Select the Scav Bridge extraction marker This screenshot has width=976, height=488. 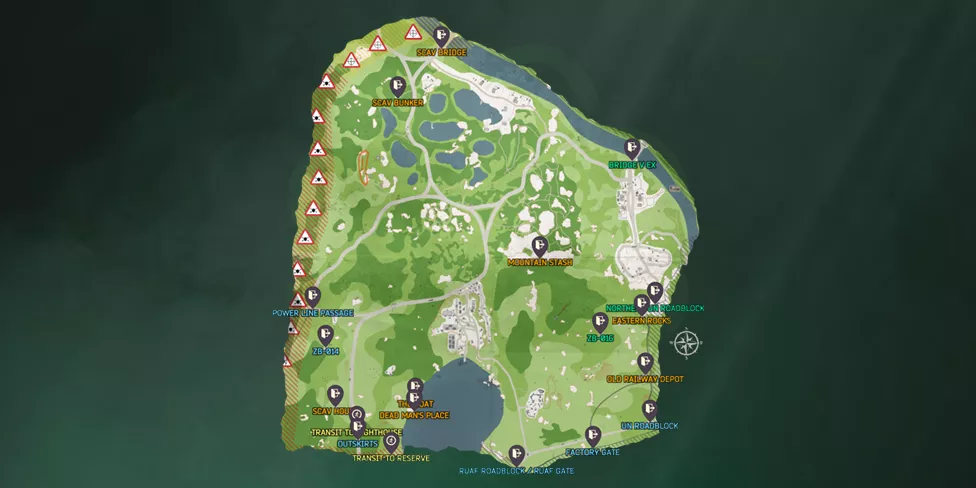[441, 35]
